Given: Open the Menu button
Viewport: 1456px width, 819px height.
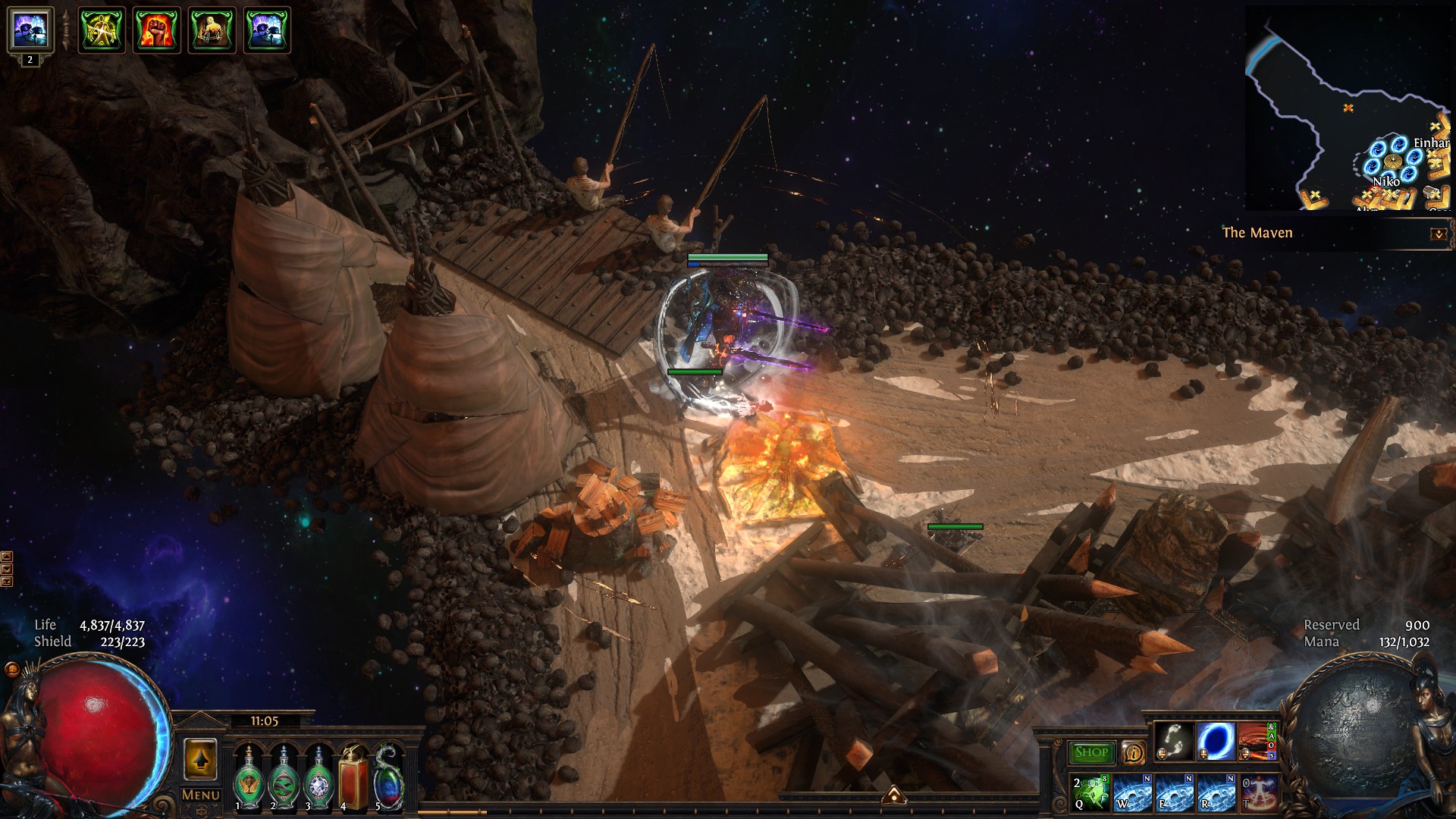Looking at the screenshot, I should pos(200,795).
